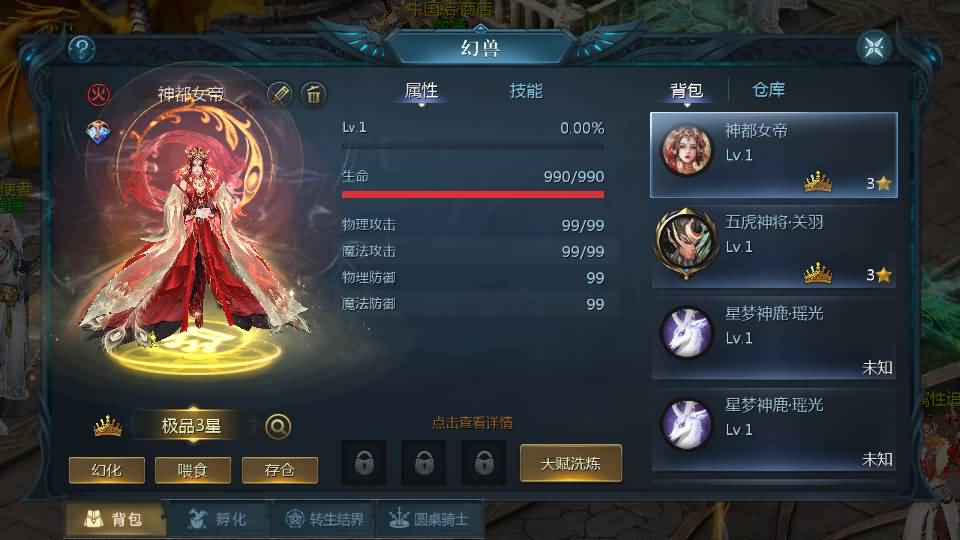Rename pet with the pencil icon

click(280, 94)
